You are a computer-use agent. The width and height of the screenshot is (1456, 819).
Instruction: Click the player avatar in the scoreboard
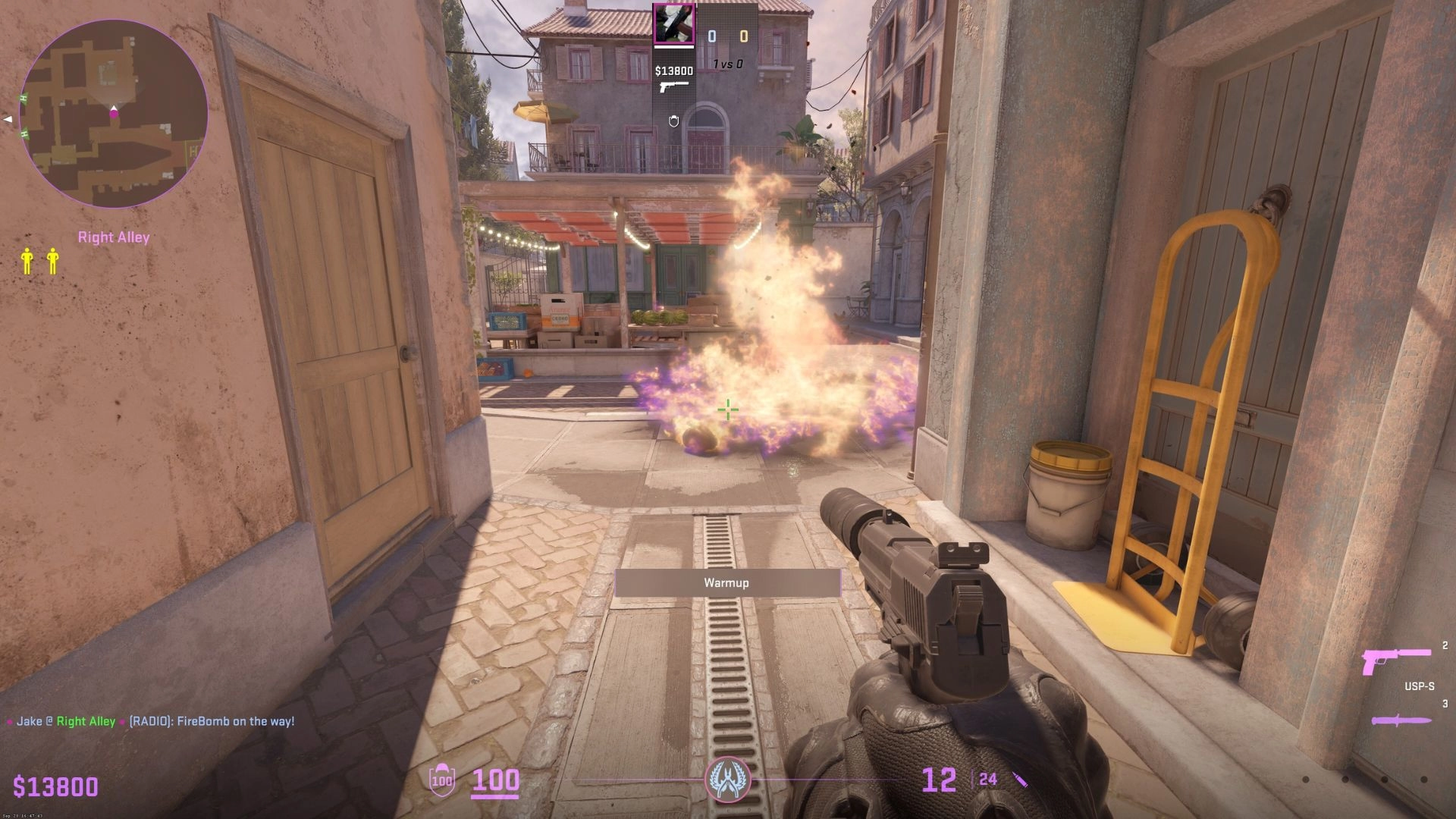click(674, 24)
